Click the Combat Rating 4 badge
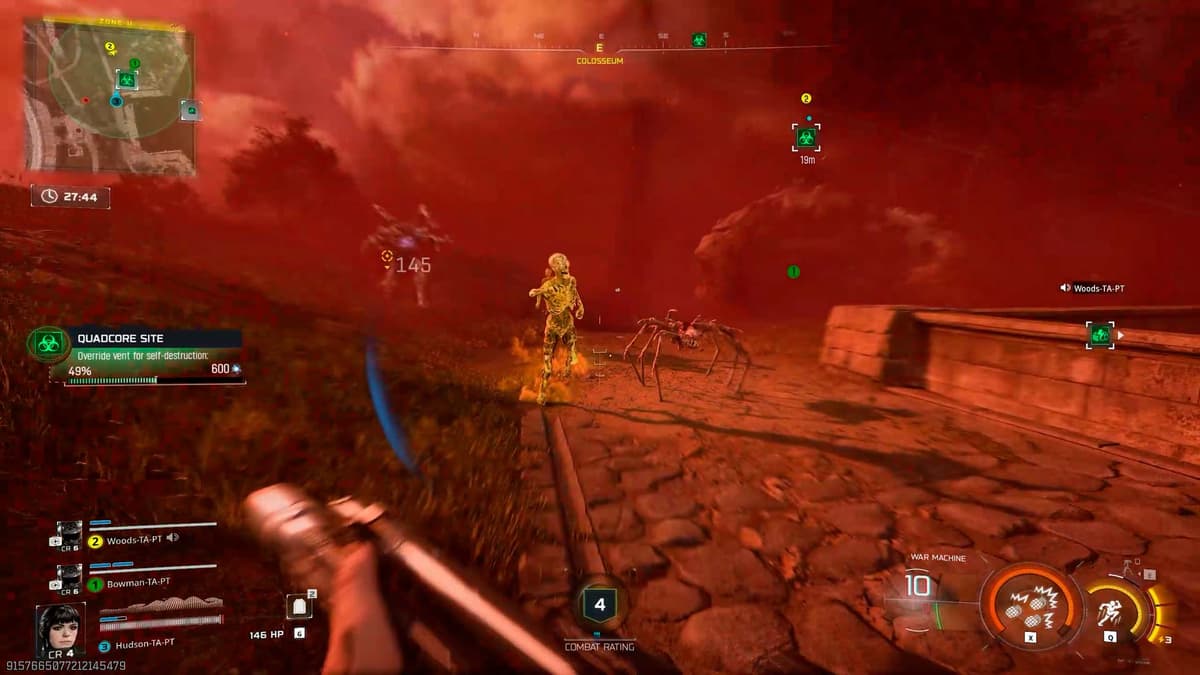The height and width of the screenshot is (675, 1200). [x=599, y=604]
